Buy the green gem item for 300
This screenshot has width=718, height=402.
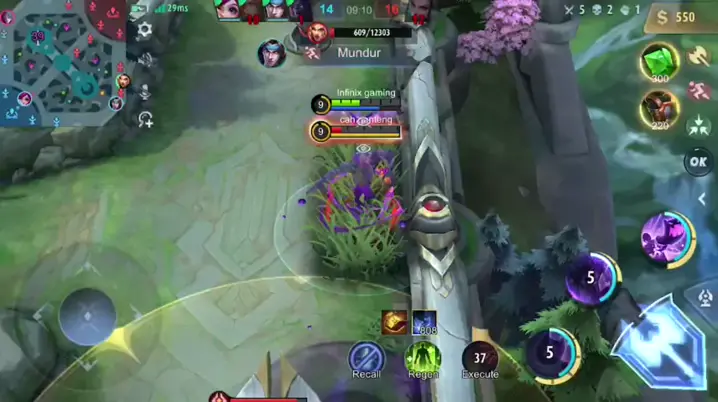[x=656, y=60]
